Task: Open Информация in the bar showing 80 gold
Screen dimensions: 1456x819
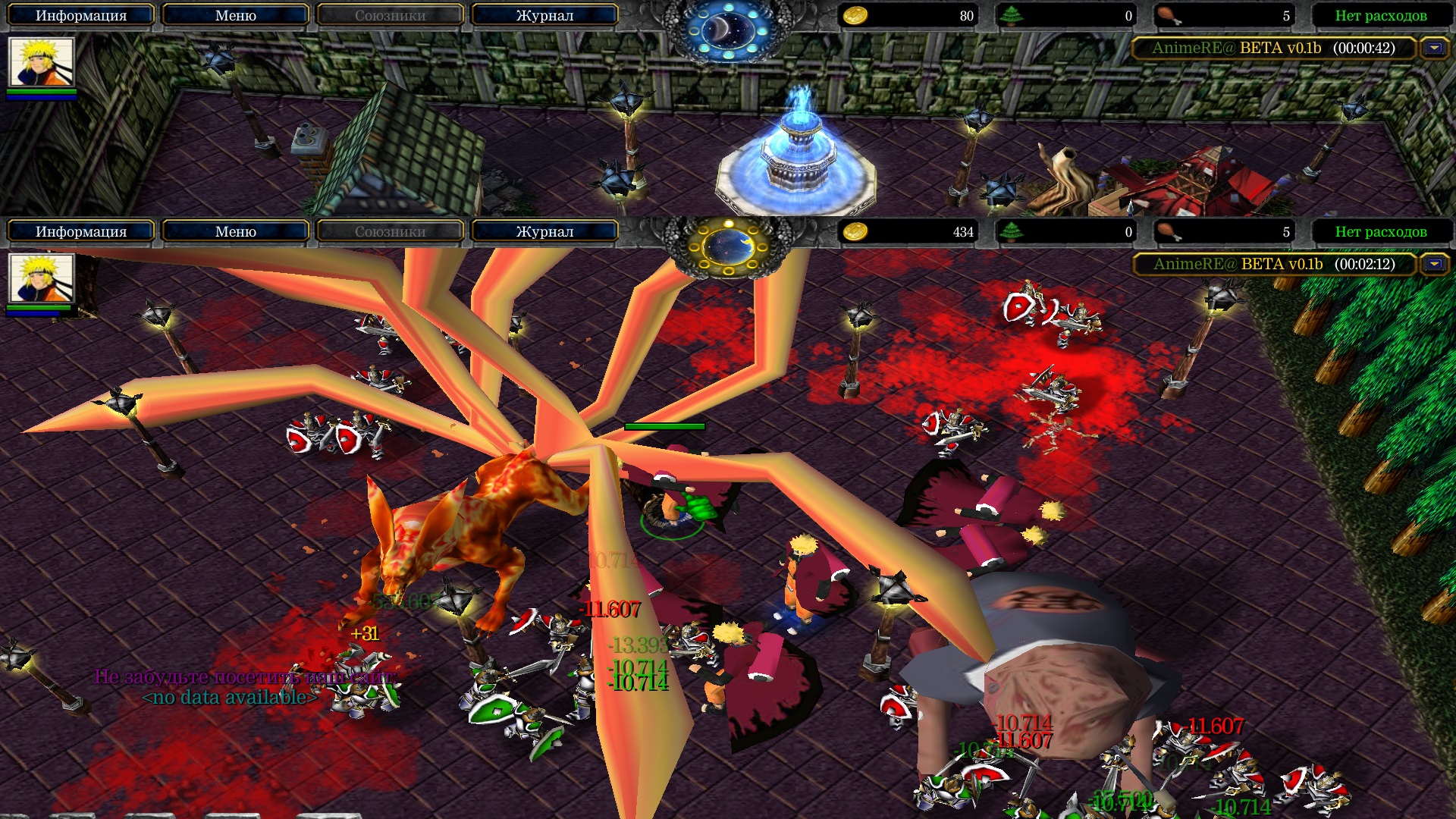Action: [x=81, y=15]
